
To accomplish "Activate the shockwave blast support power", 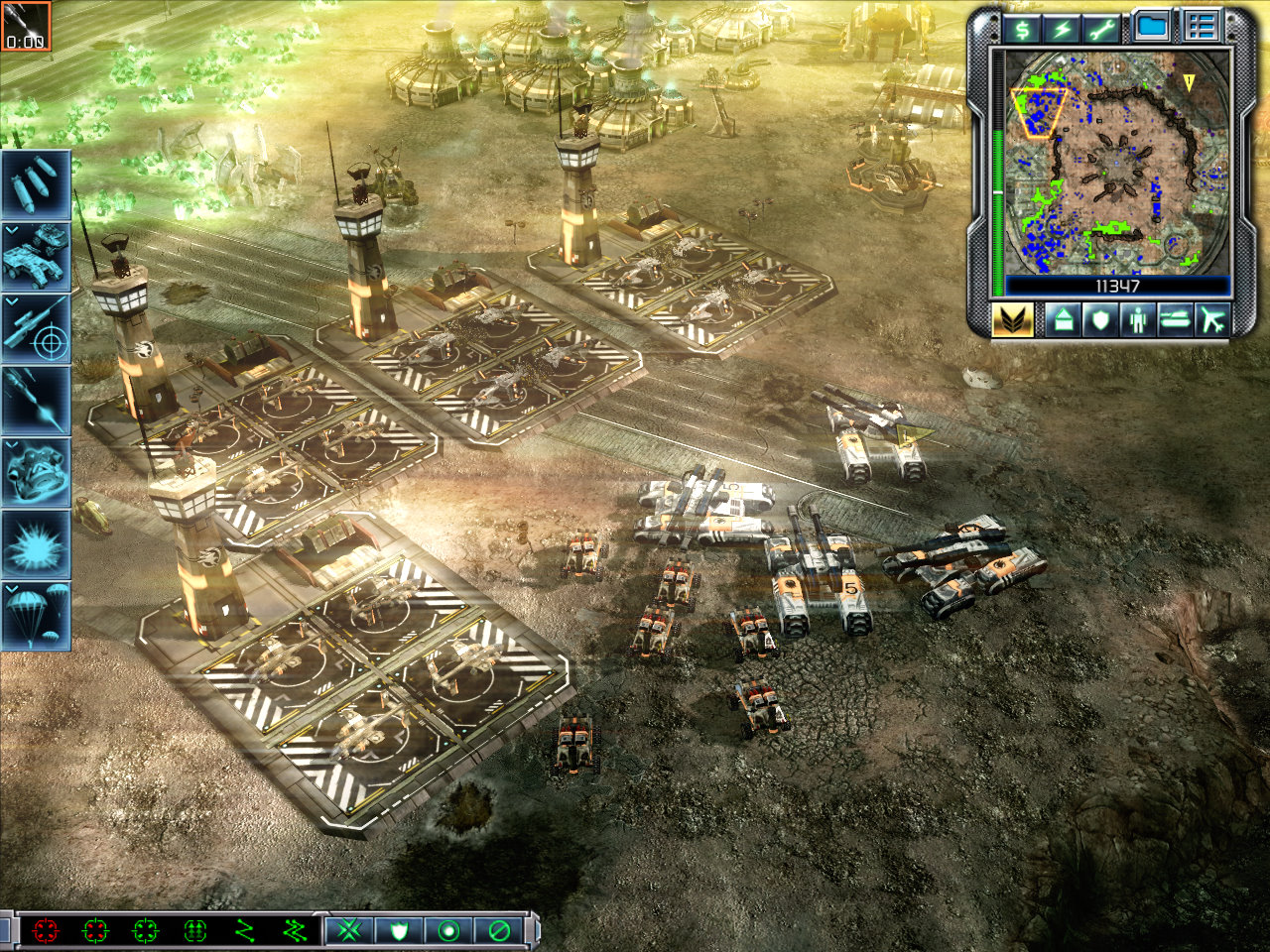I will (x=36, y=543).
